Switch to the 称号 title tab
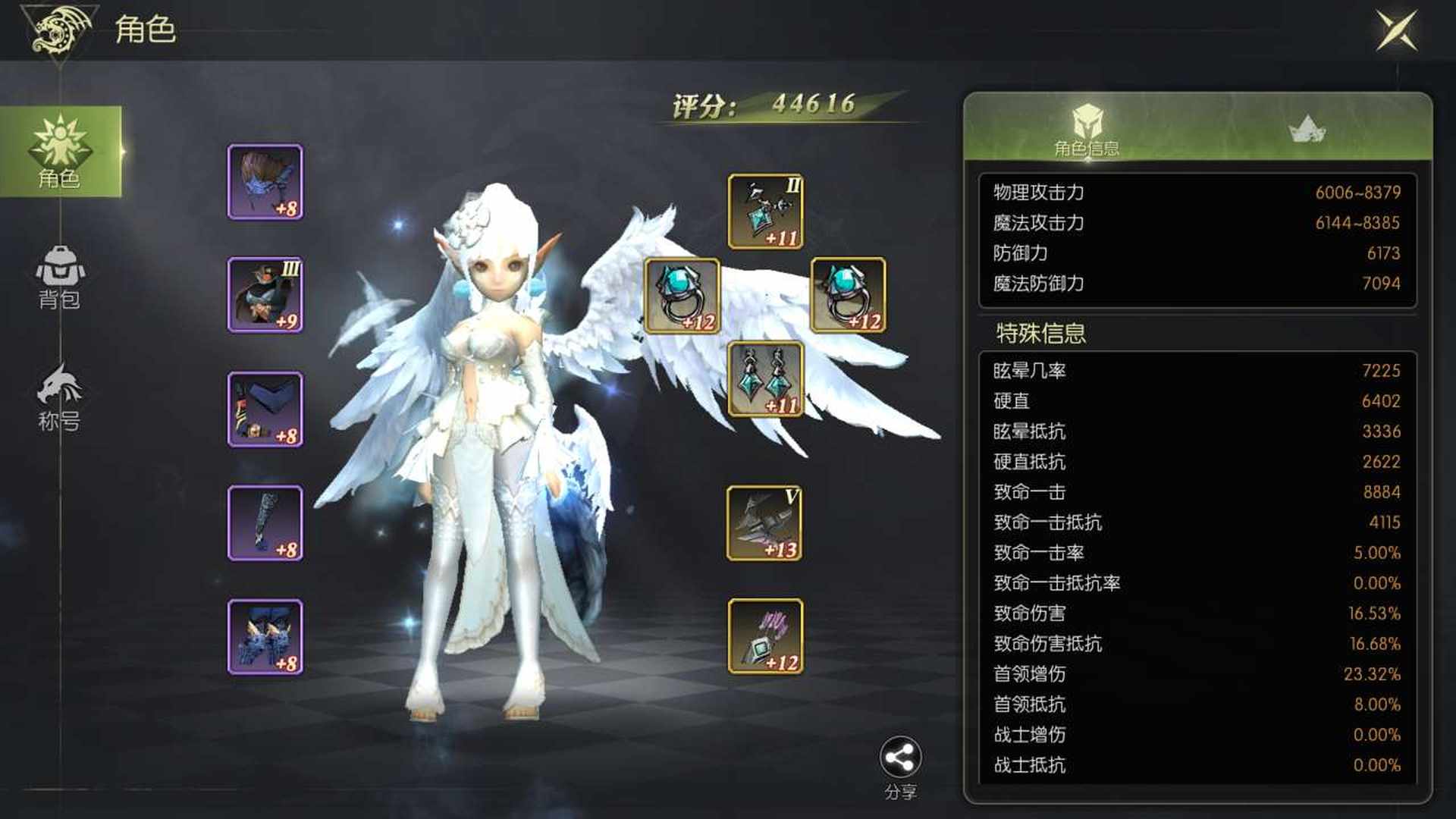Screen dimensions: 1456x819 [60, 397]
